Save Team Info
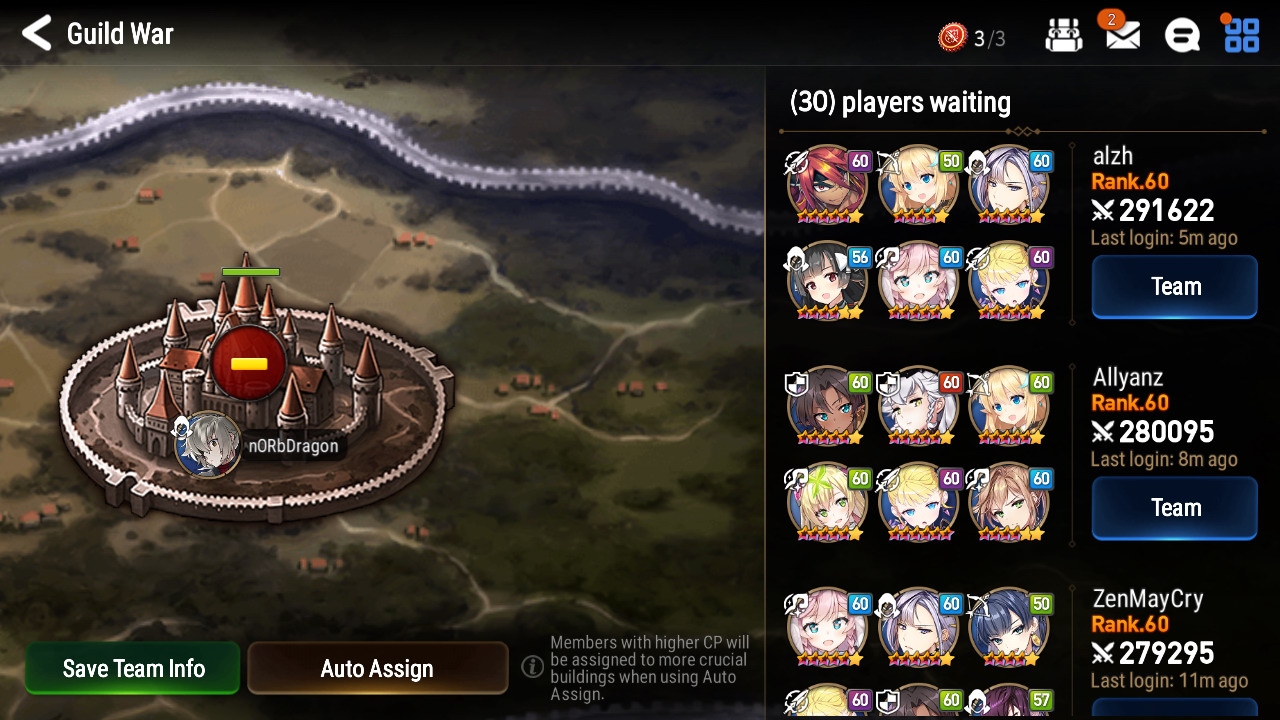The height and width of the screenshot is (720, 1280). [x=133, y=668]
